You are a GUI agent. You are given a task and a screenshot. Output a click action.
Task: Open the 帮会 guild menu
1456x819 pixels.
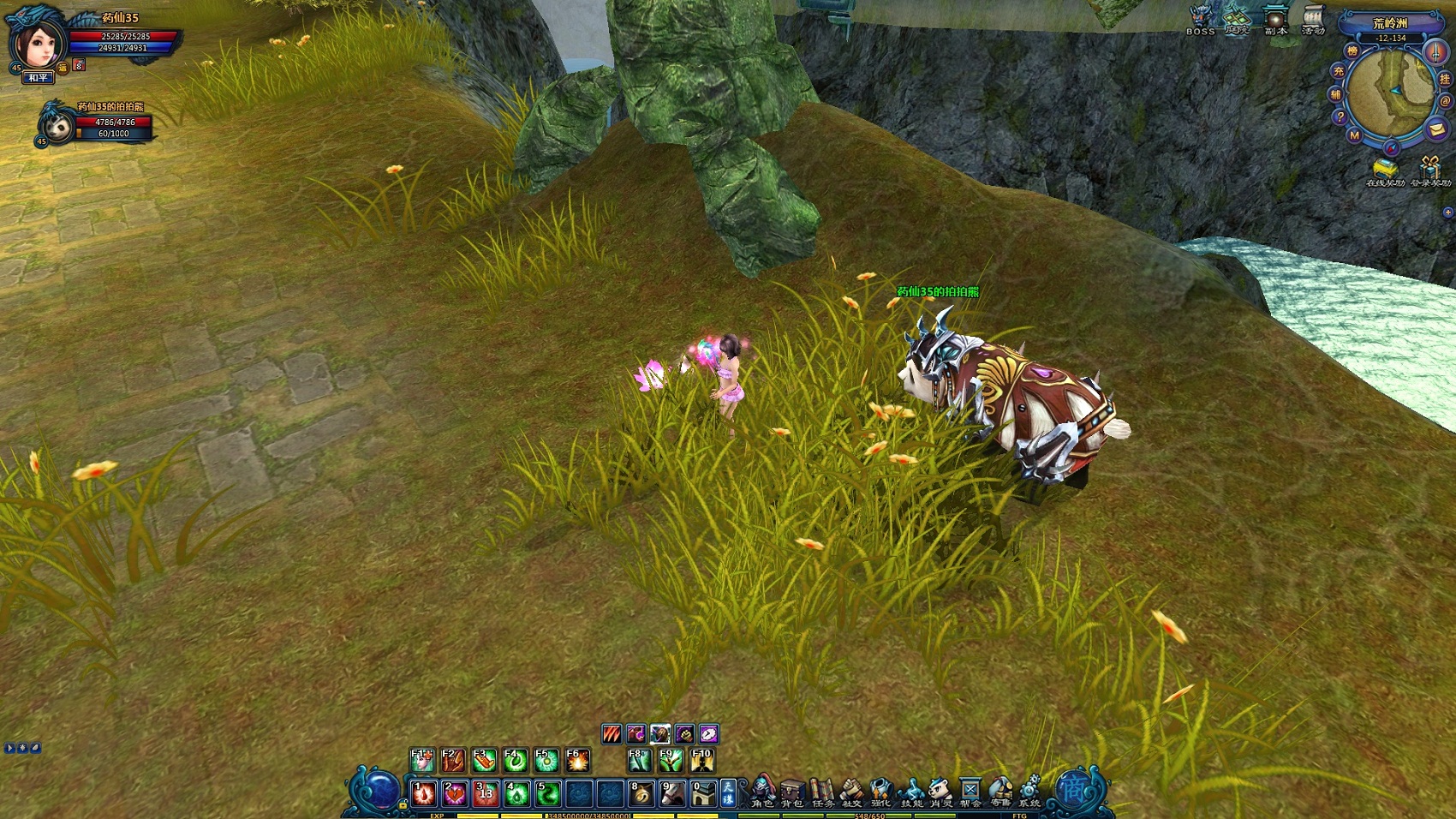970,791
